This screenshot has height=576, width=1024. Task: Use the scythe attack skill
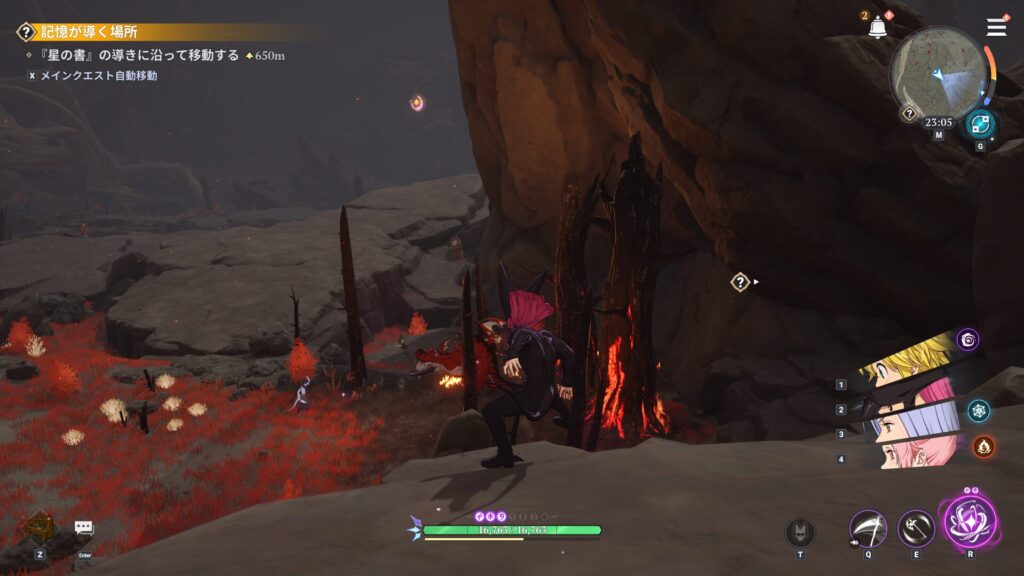coord(868,528)
